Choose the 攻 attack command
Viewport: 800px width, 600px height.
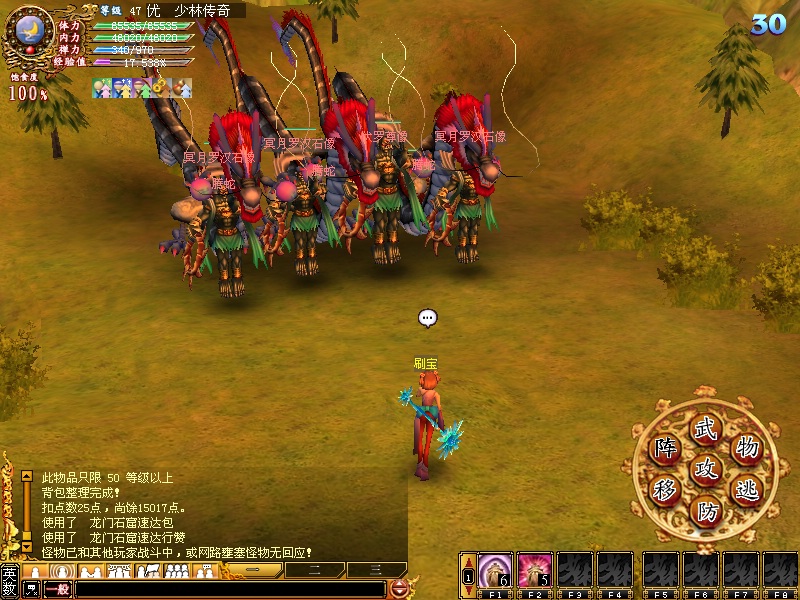point(707,468)
